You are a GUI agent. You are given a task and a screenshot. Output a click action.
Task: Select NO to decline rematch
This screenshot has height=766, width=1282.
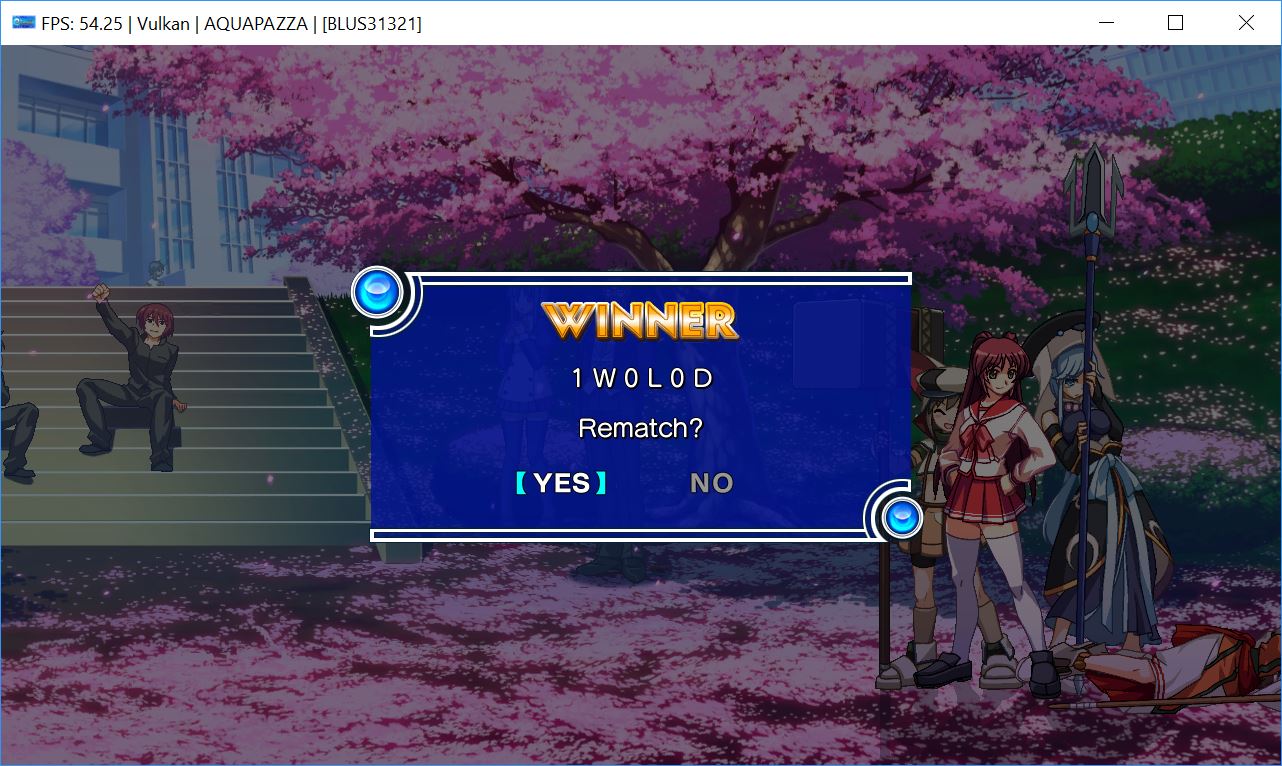[x=711, y=483]
